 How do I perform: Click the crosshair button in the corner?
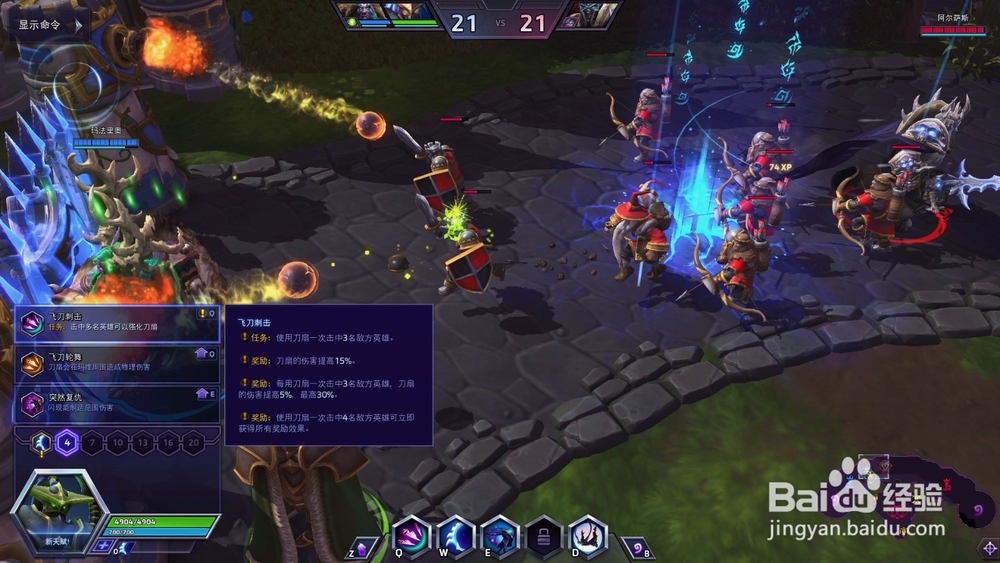click(x=987, y=548)
